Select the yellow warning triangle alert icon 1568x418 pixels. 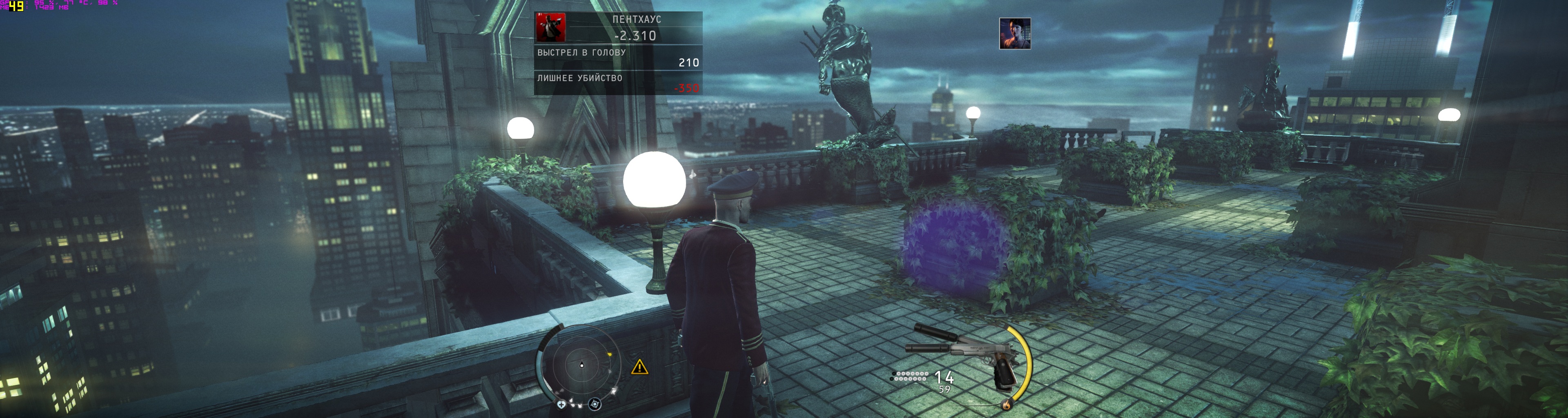(x=639, y=367)
